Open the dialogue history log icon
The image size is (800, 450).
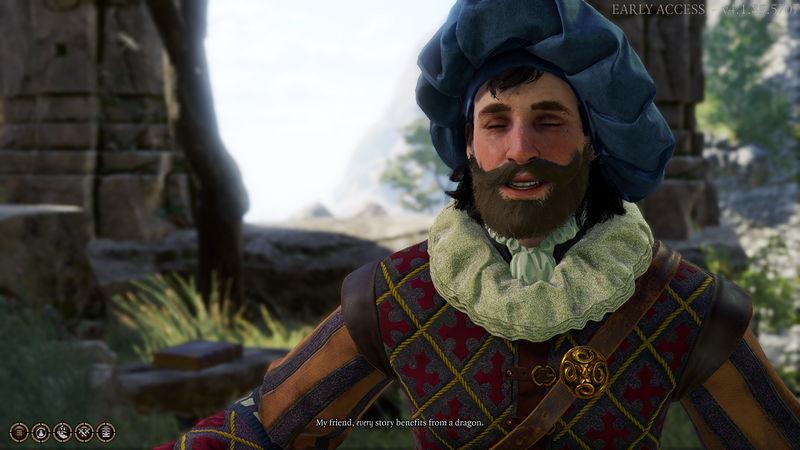click(19, 432)
